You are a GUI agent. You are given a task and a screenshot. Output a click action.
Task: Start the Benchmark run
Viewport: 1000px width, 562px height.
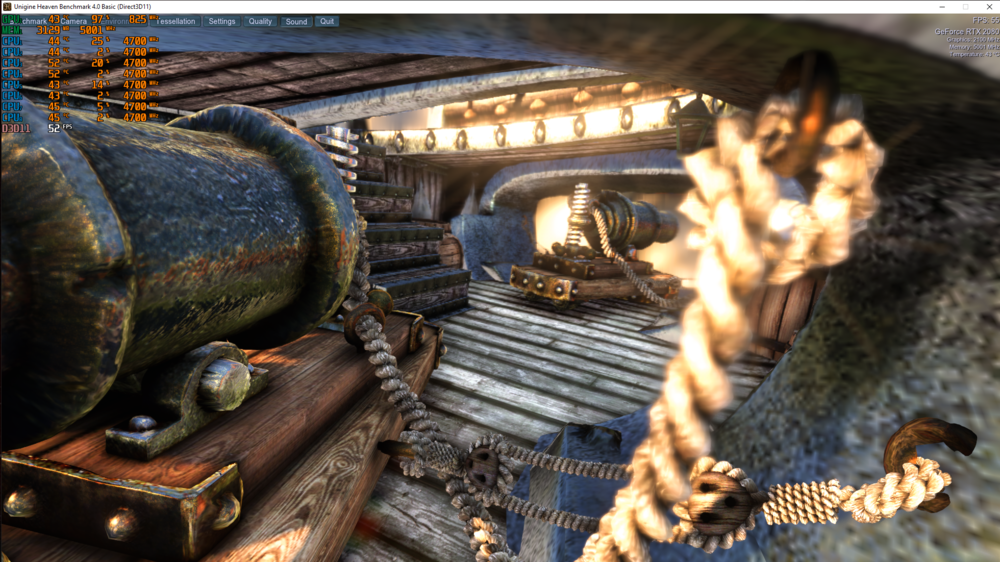pos(25,21)
